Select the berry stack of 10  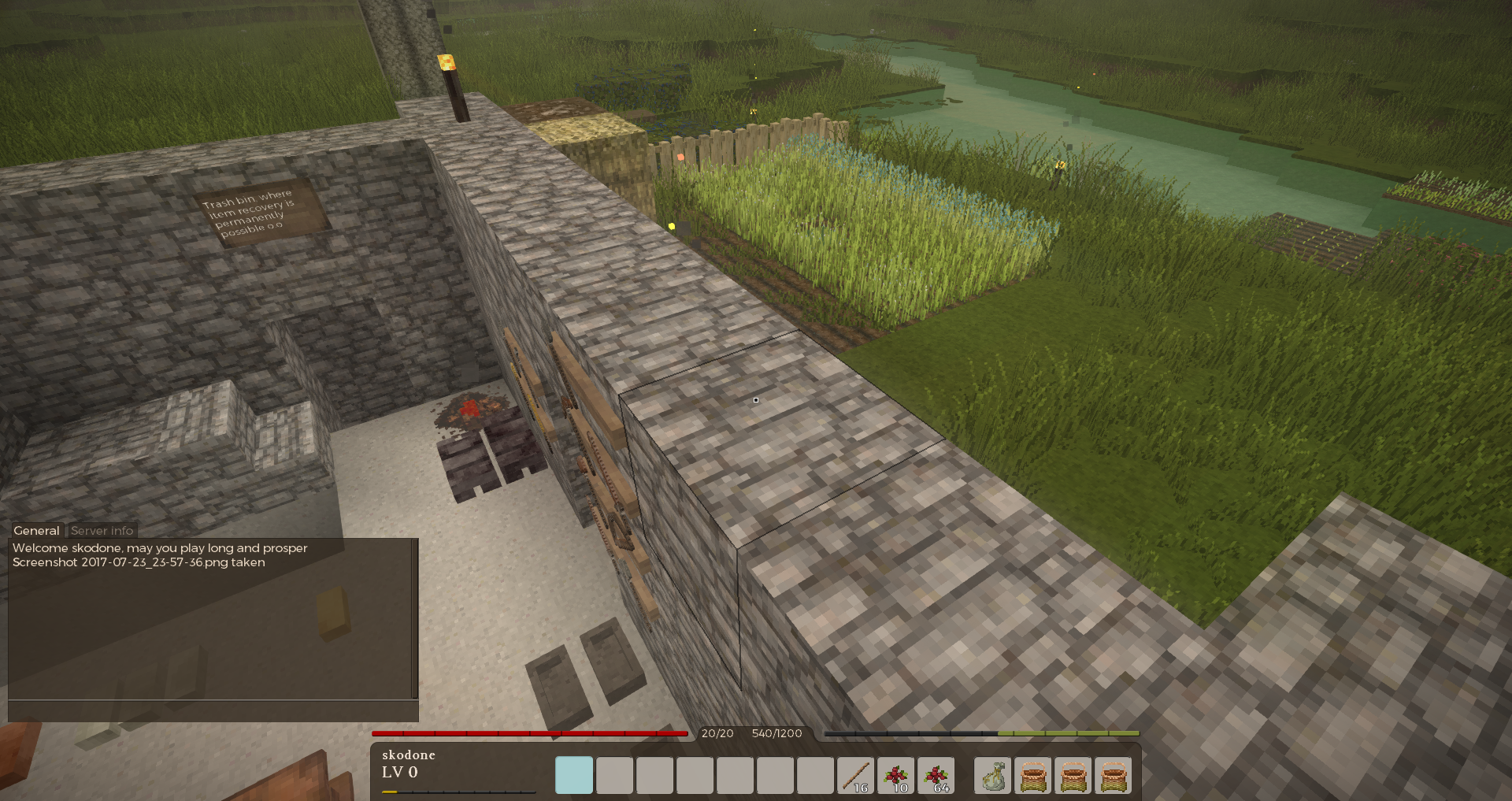895,776
